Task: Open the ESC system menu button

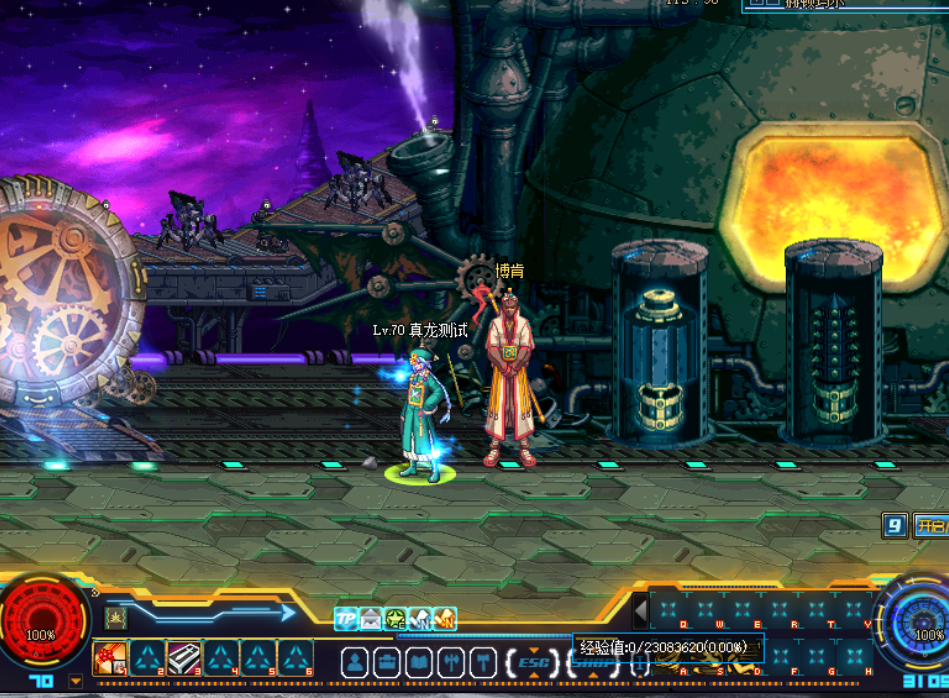Action: tap(533, 662)
